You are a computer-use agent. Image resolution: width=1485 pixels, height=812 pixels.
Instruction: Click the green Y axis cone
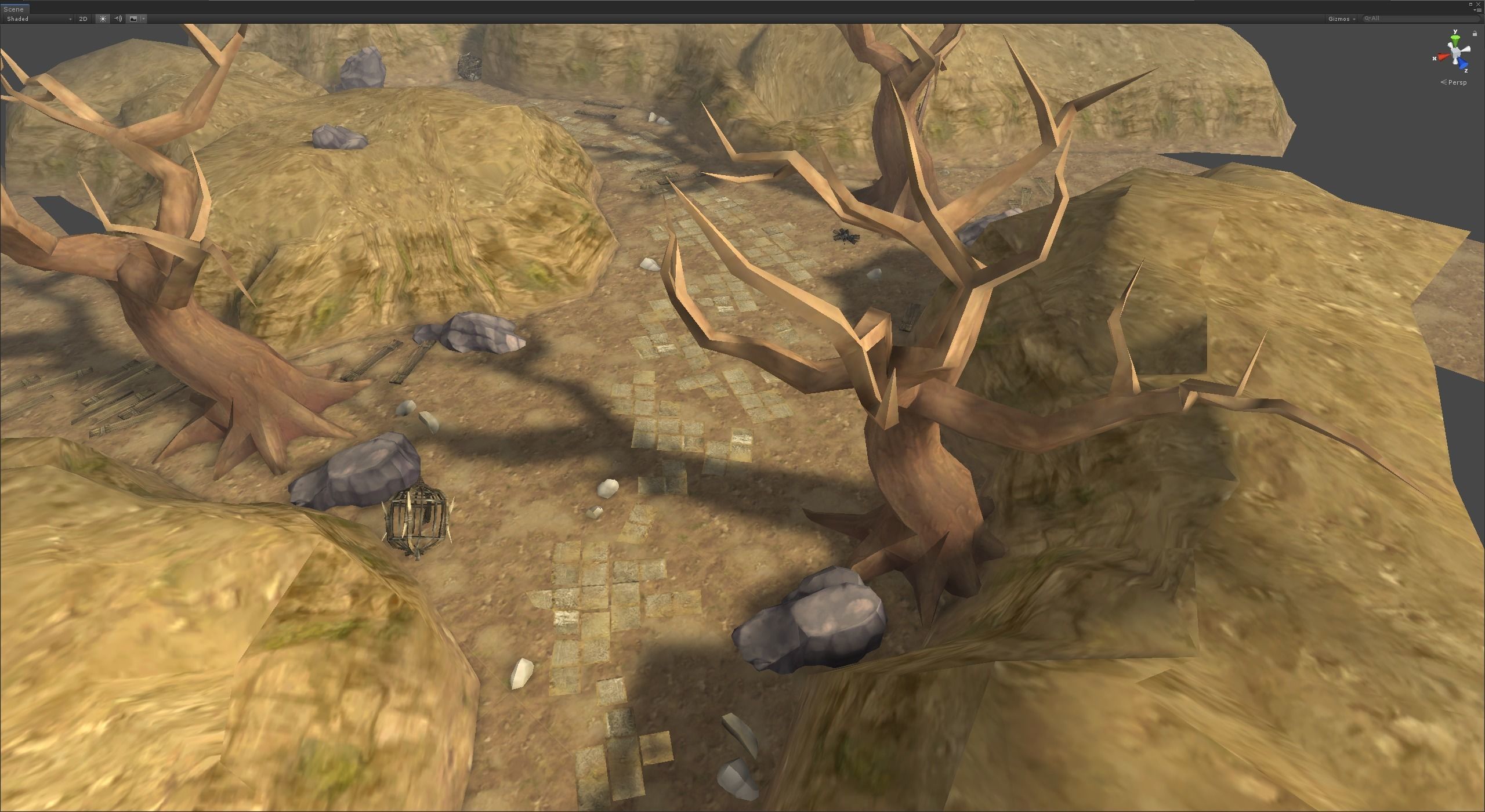pos(1455,41)
